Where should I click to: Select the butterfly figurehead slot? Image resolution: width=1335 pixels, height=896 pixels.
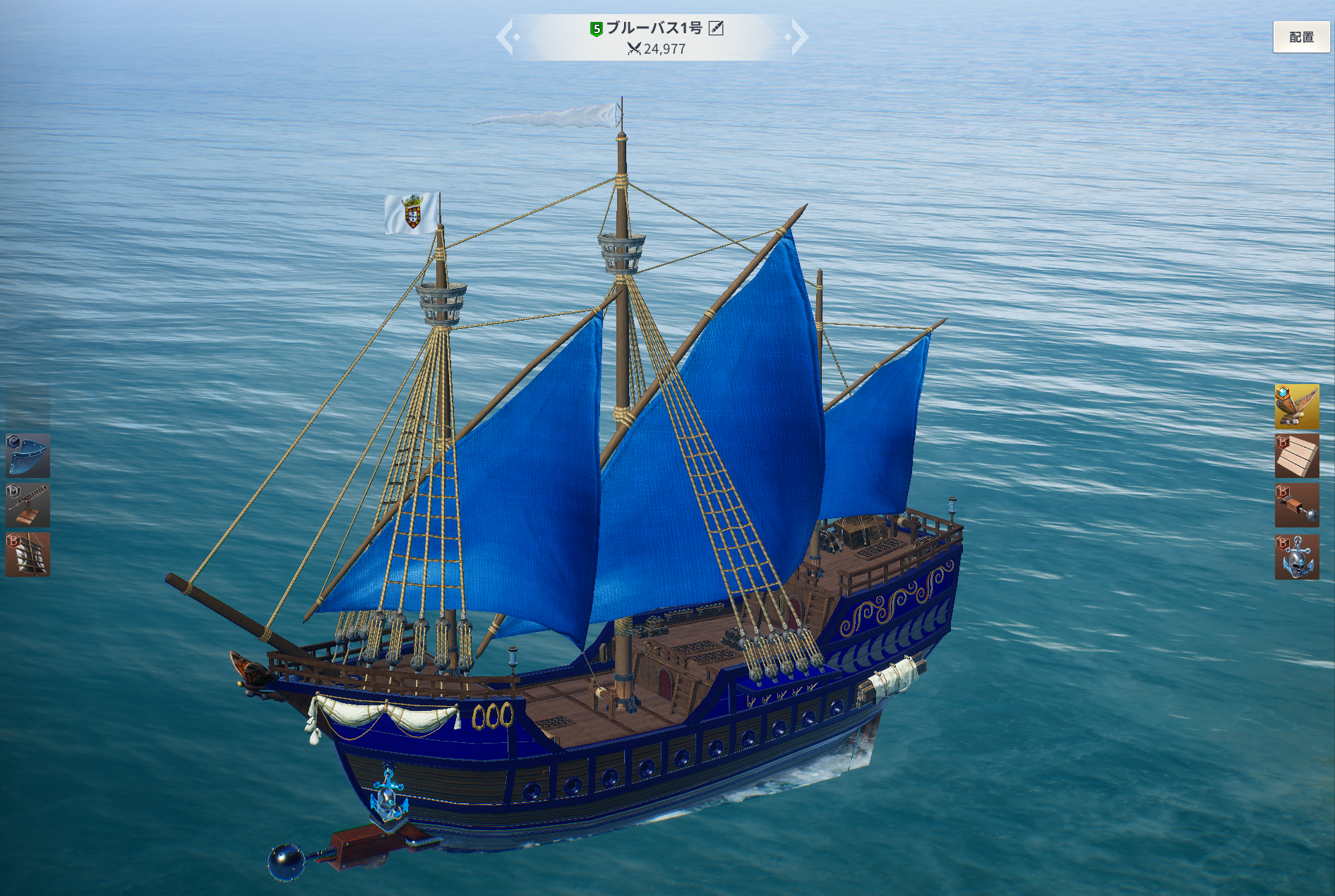1296,406
